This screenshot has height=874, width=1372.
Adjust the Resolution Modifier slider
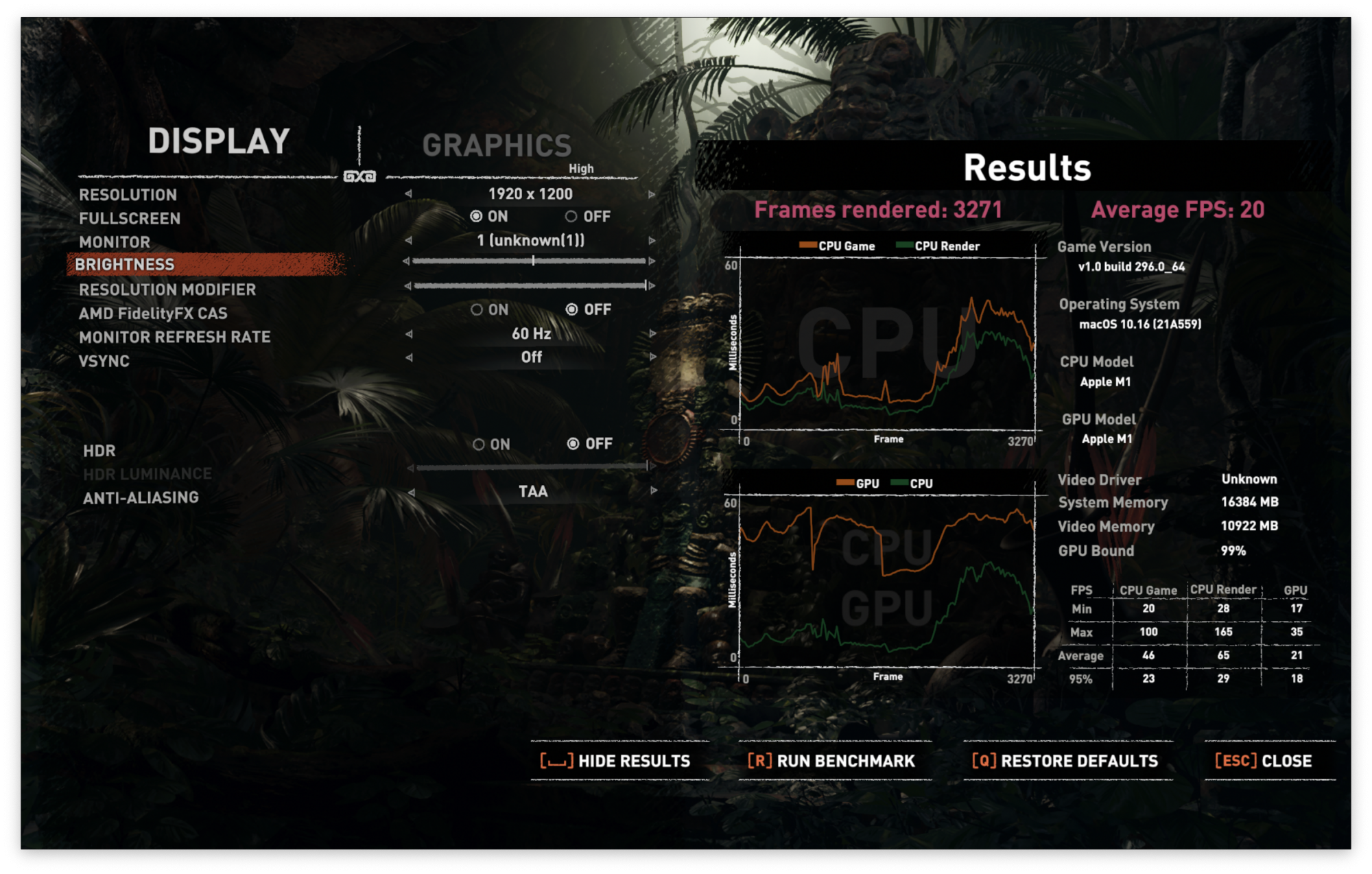(530, 285)
